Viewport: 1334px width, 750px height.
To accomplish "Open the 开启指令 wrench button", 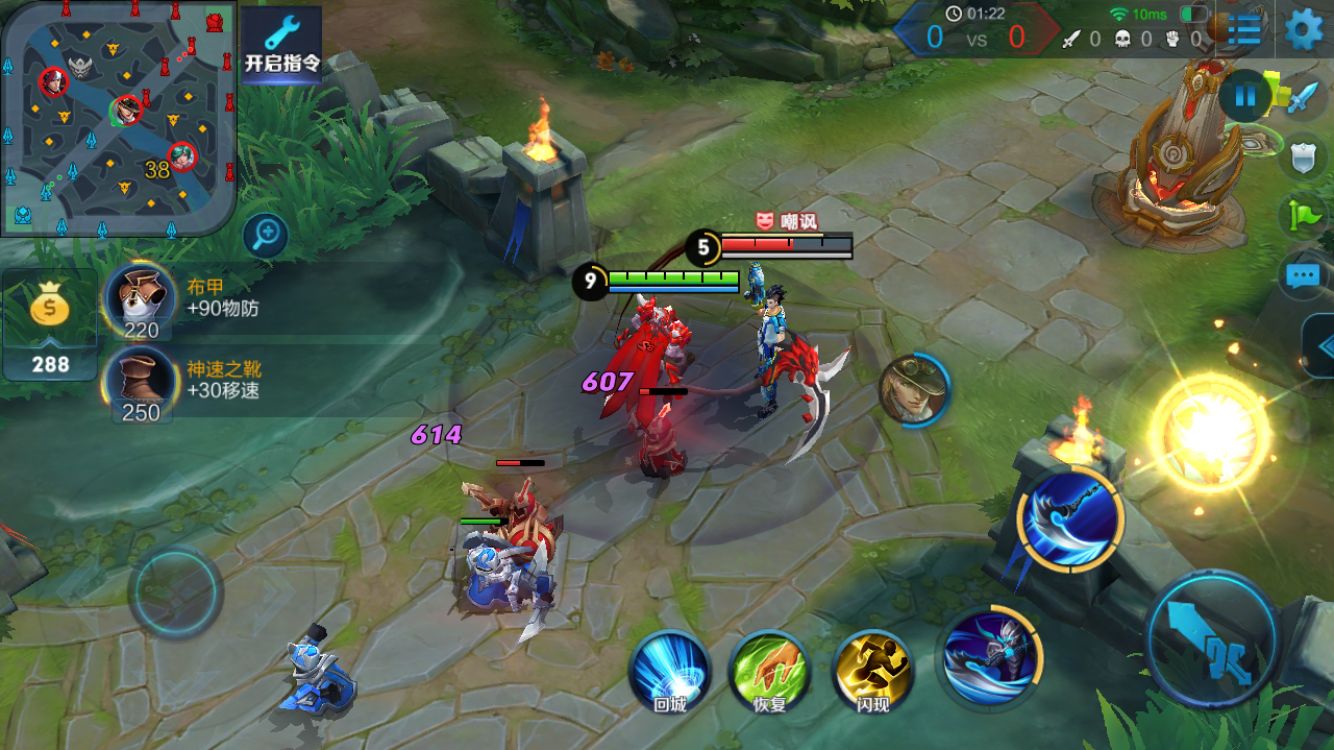I will 281,44.
